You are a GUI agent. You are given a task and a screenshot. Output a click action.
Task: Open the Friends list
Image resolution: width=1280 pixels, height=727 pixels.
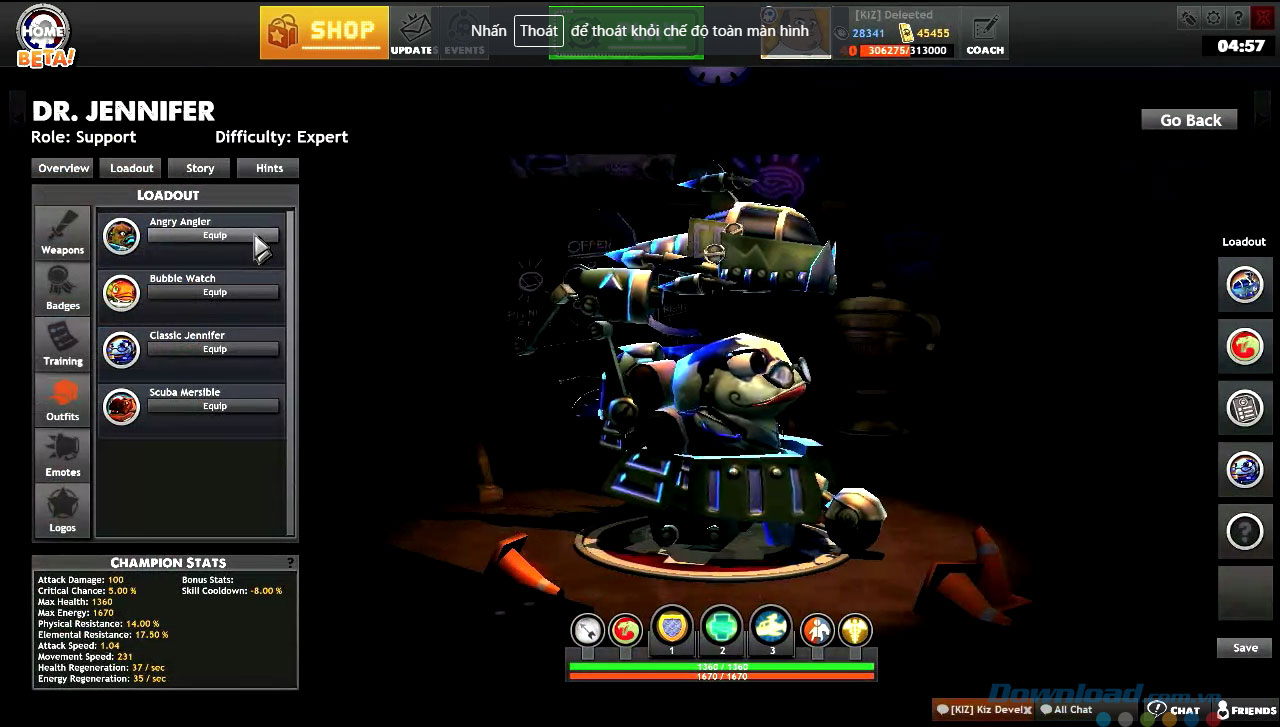[1246, 710]
